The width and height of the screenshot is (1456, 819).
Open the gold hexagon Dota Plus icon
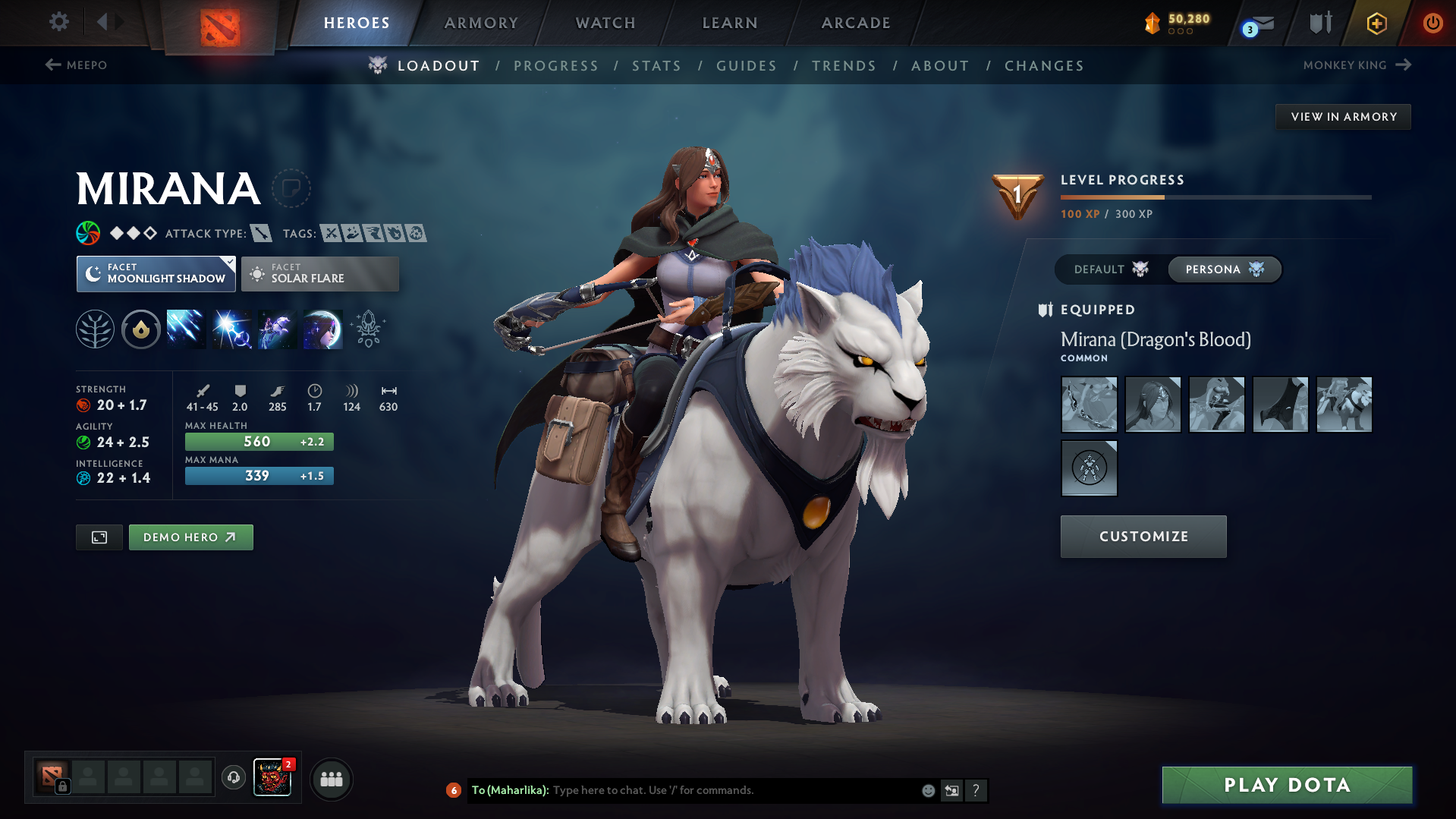tap(1376, 23)
